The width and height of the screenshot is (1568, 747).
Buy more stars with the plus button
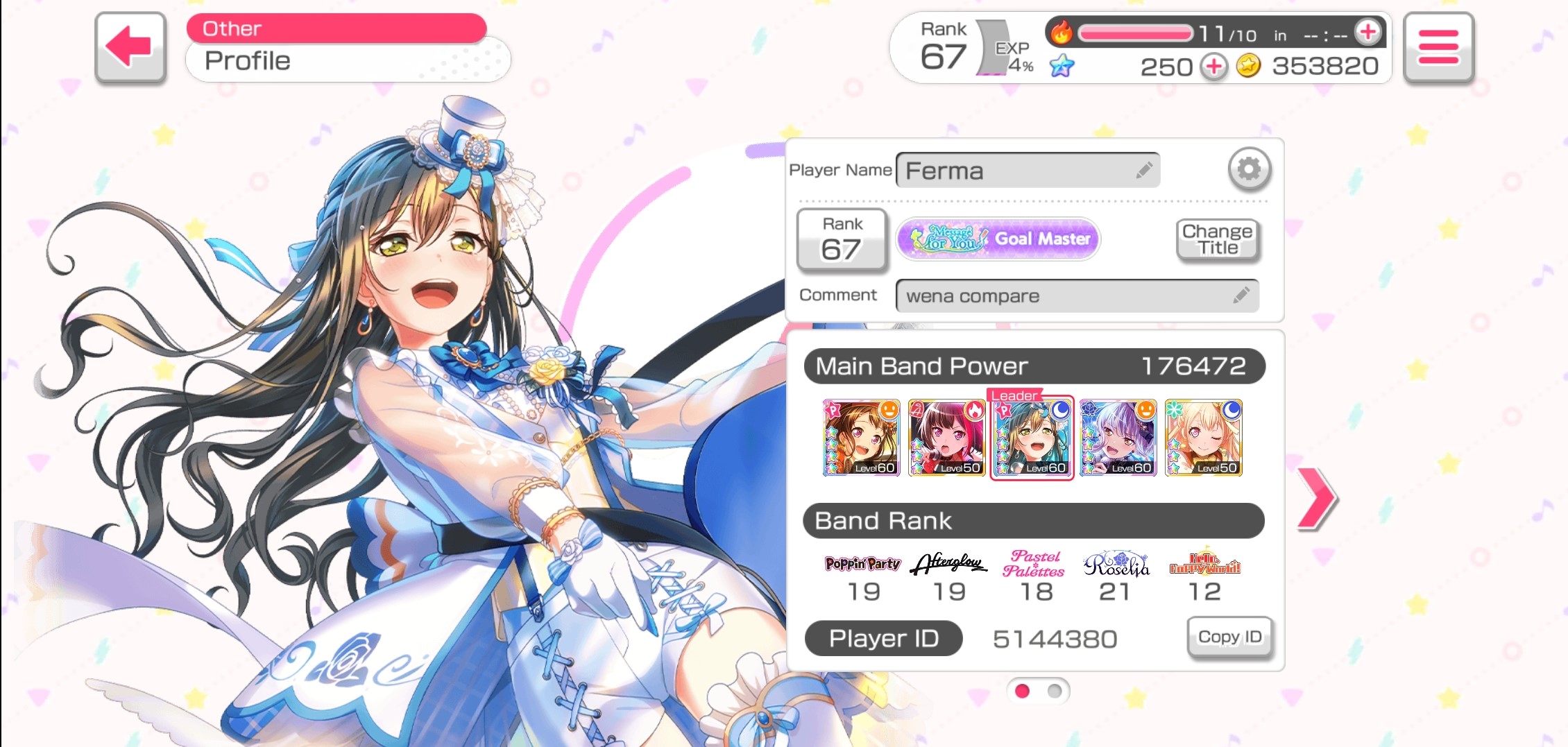[1213, 67]
